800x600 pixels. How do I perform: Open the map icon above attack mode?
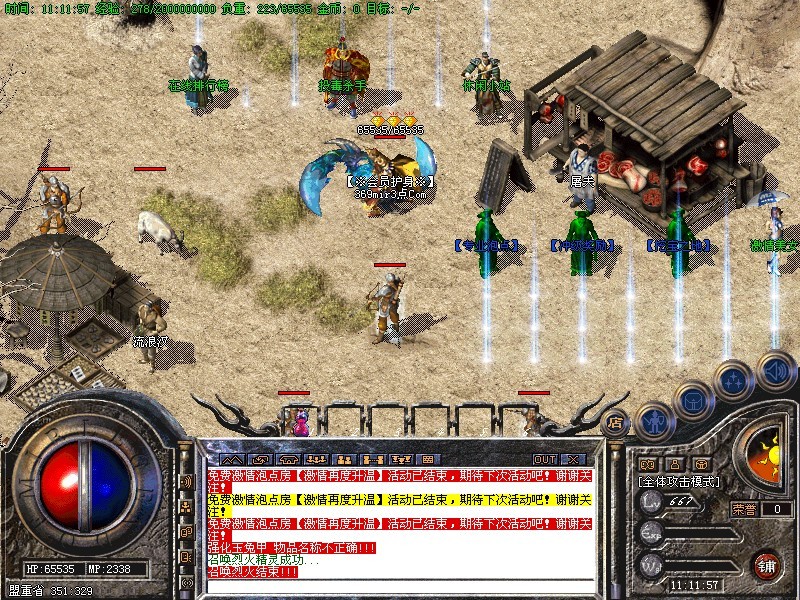pos(647,464)
